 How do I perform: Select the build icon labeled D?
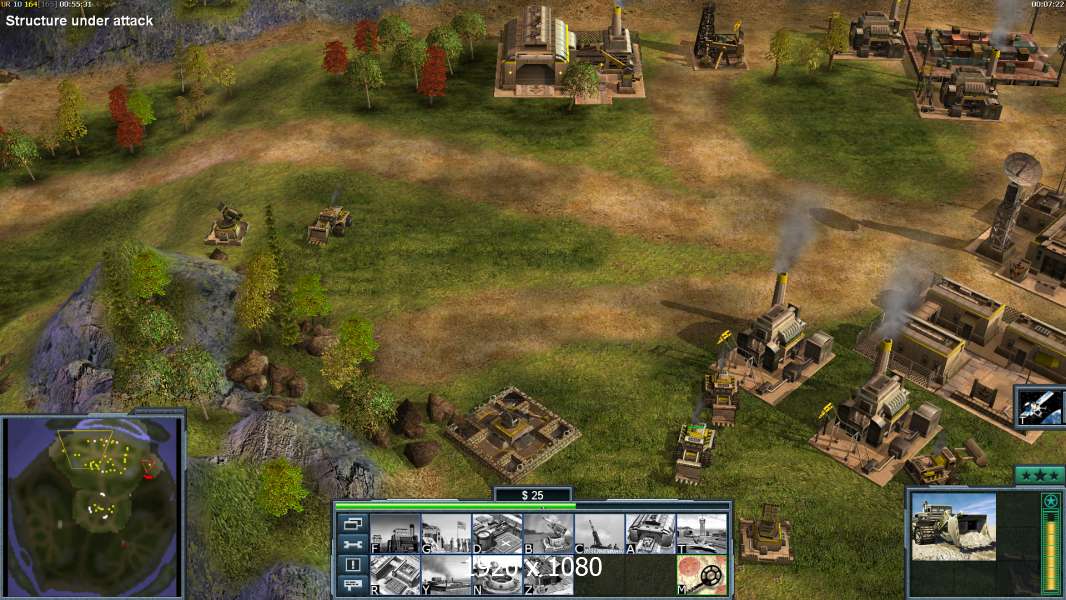click(497, 533)
